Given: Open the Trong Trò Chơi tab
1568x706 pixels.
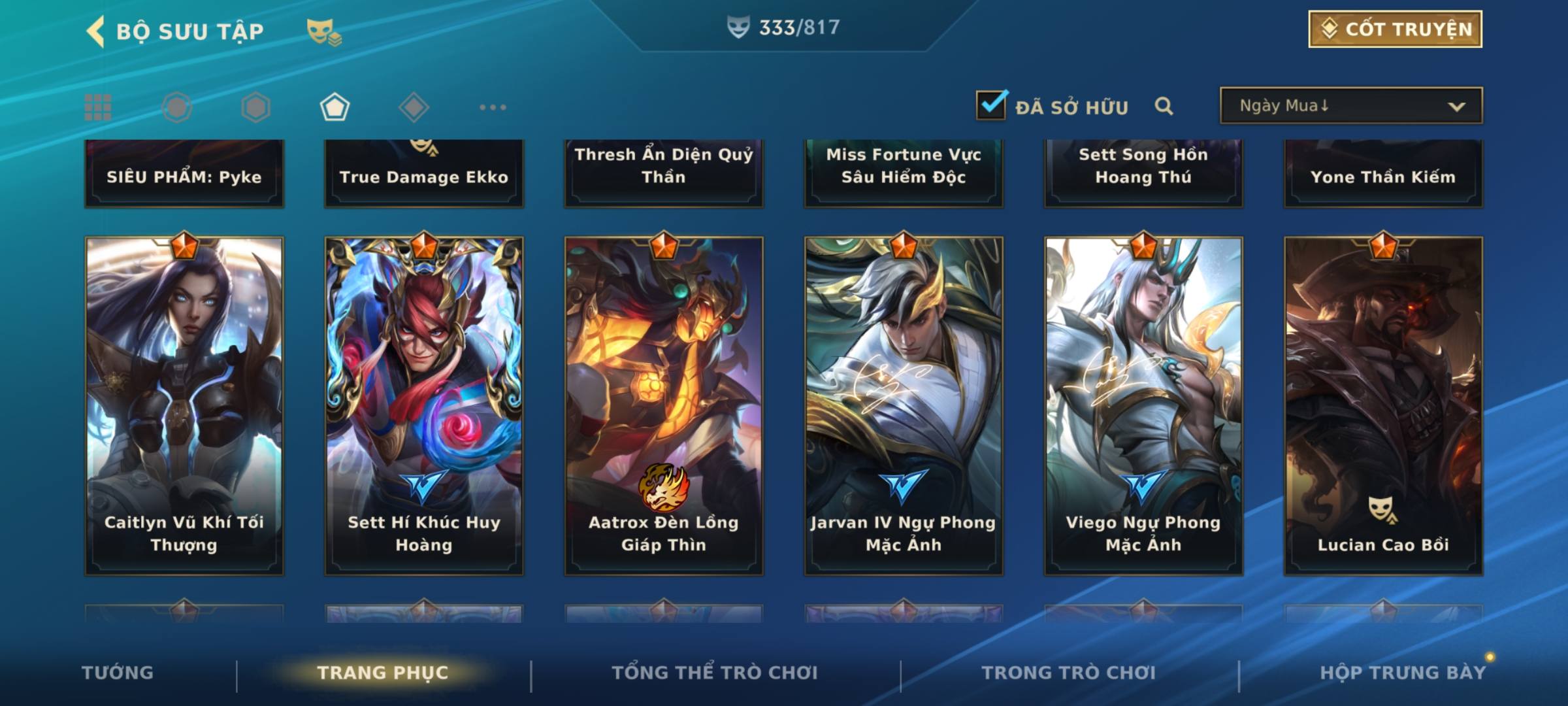Looking at the screenshot, I should click(1069, 673).
